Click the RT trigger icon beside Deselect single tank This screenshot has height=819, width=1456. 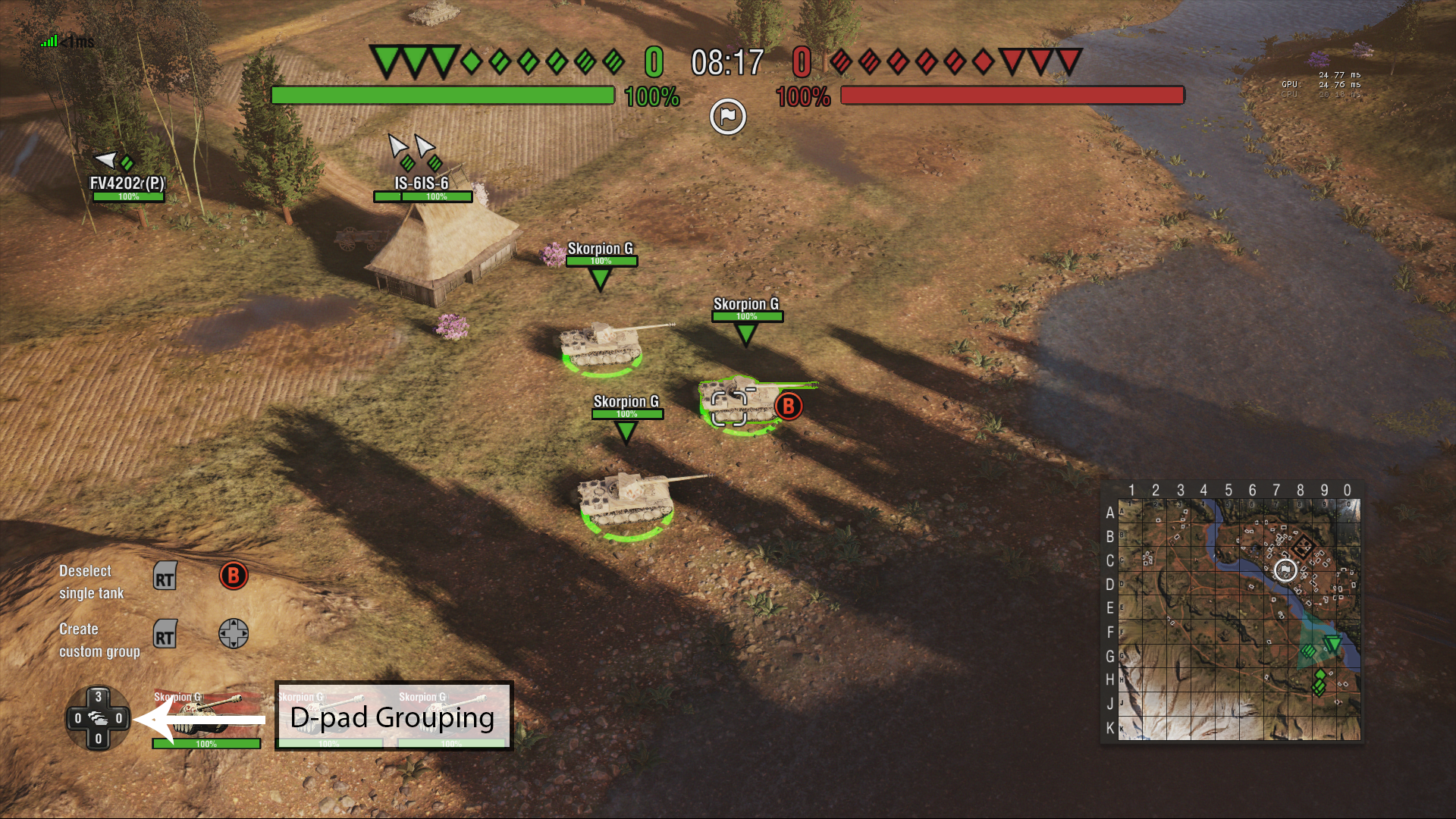coord(165,576)
